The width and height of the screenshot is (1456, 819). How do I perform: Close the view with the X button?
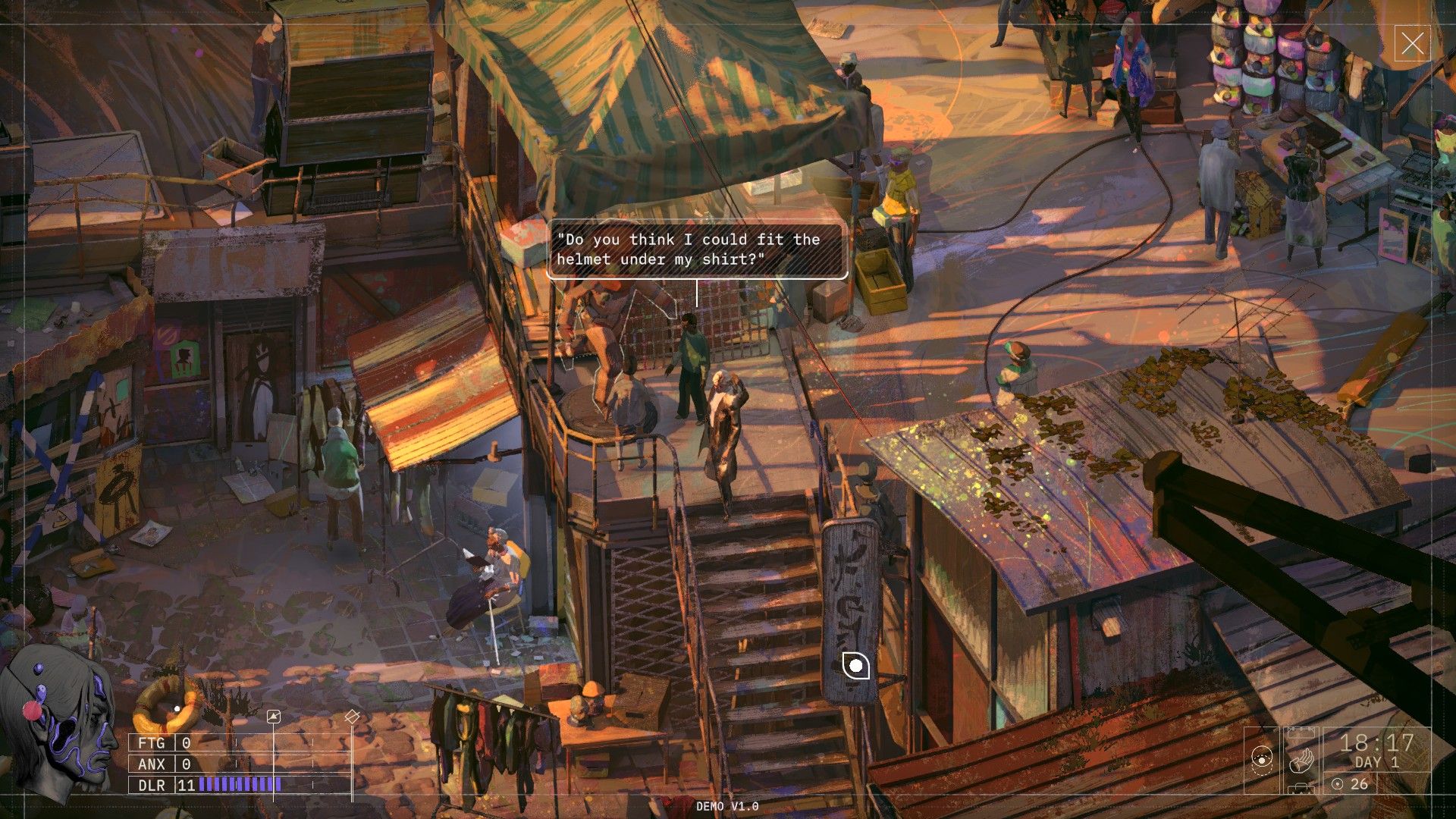1412,43
